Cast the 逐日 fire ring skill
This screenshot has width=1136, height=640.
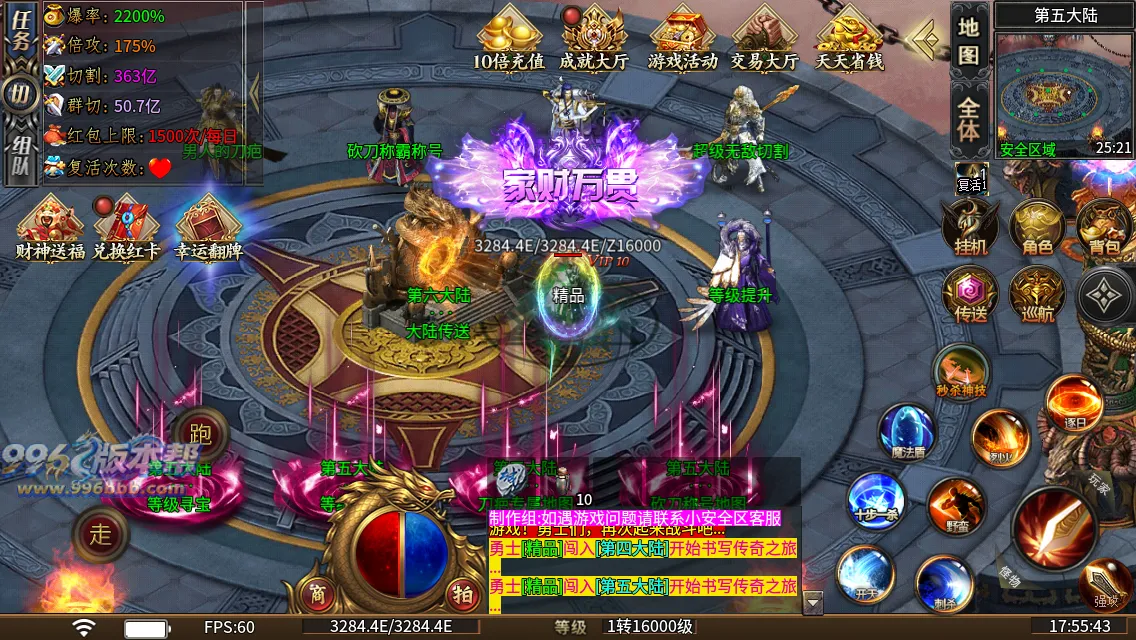pyautogui.click(x=1074, y=403)
